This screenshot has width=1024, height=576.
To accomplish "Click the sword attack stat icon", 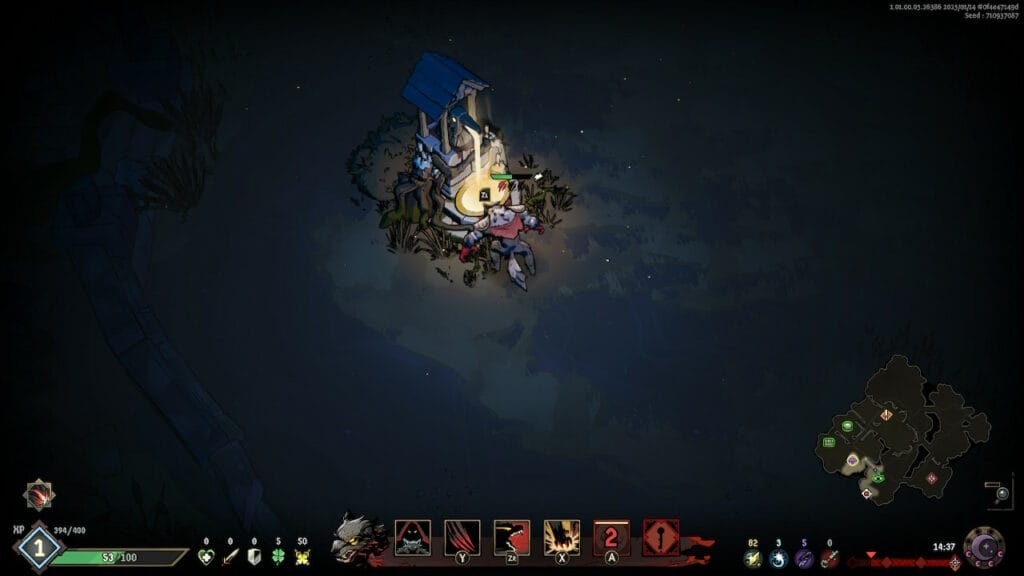I will 230,557.
